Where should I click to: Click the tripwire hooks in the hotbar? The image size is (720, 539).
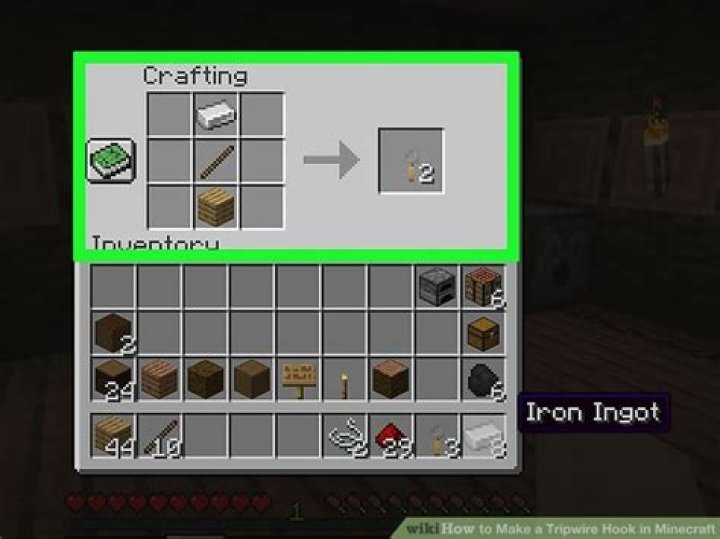pos(435,436)
